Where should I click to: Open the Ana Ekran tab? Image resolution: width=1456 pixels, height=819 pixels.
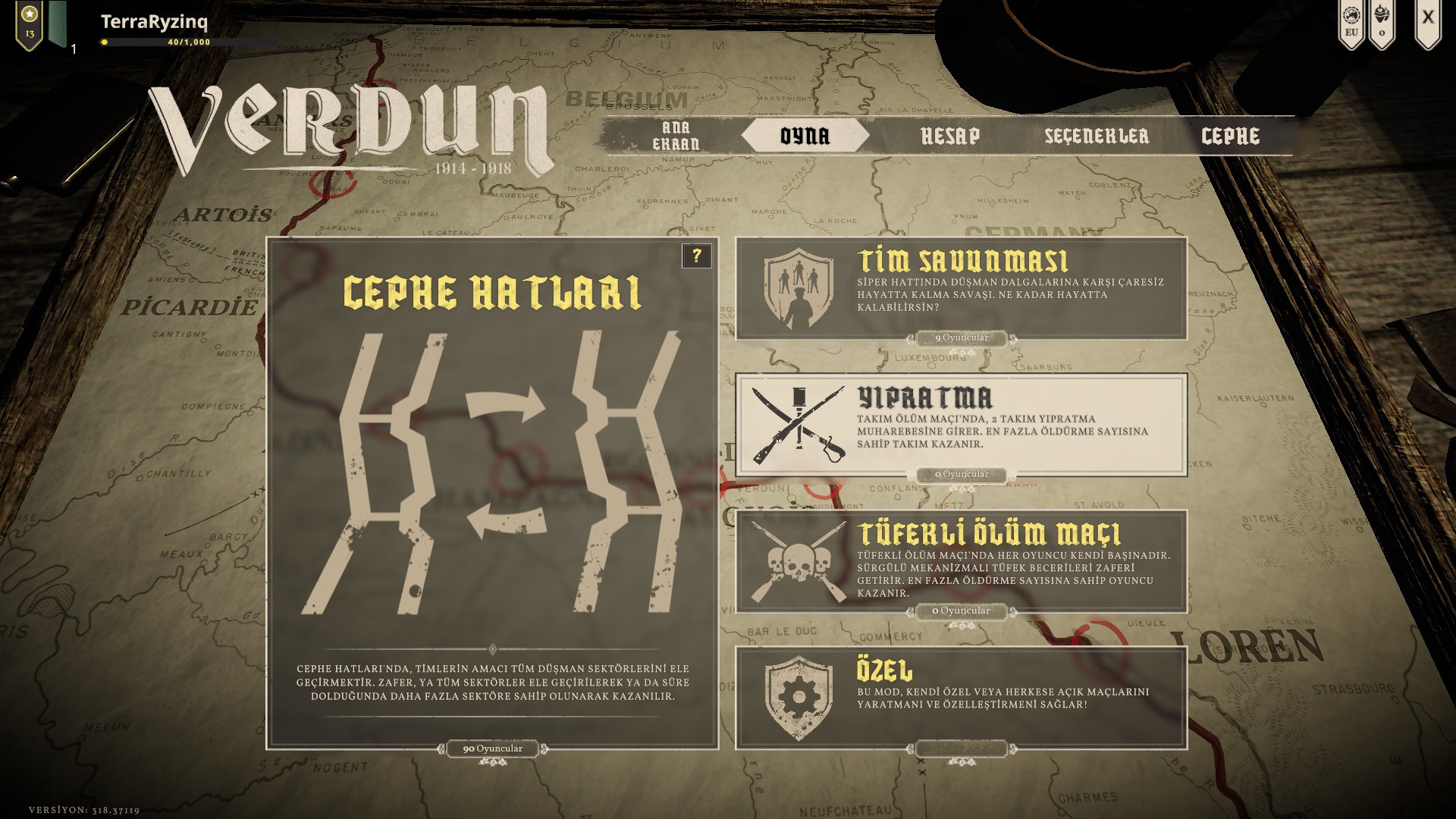[676, 136]
